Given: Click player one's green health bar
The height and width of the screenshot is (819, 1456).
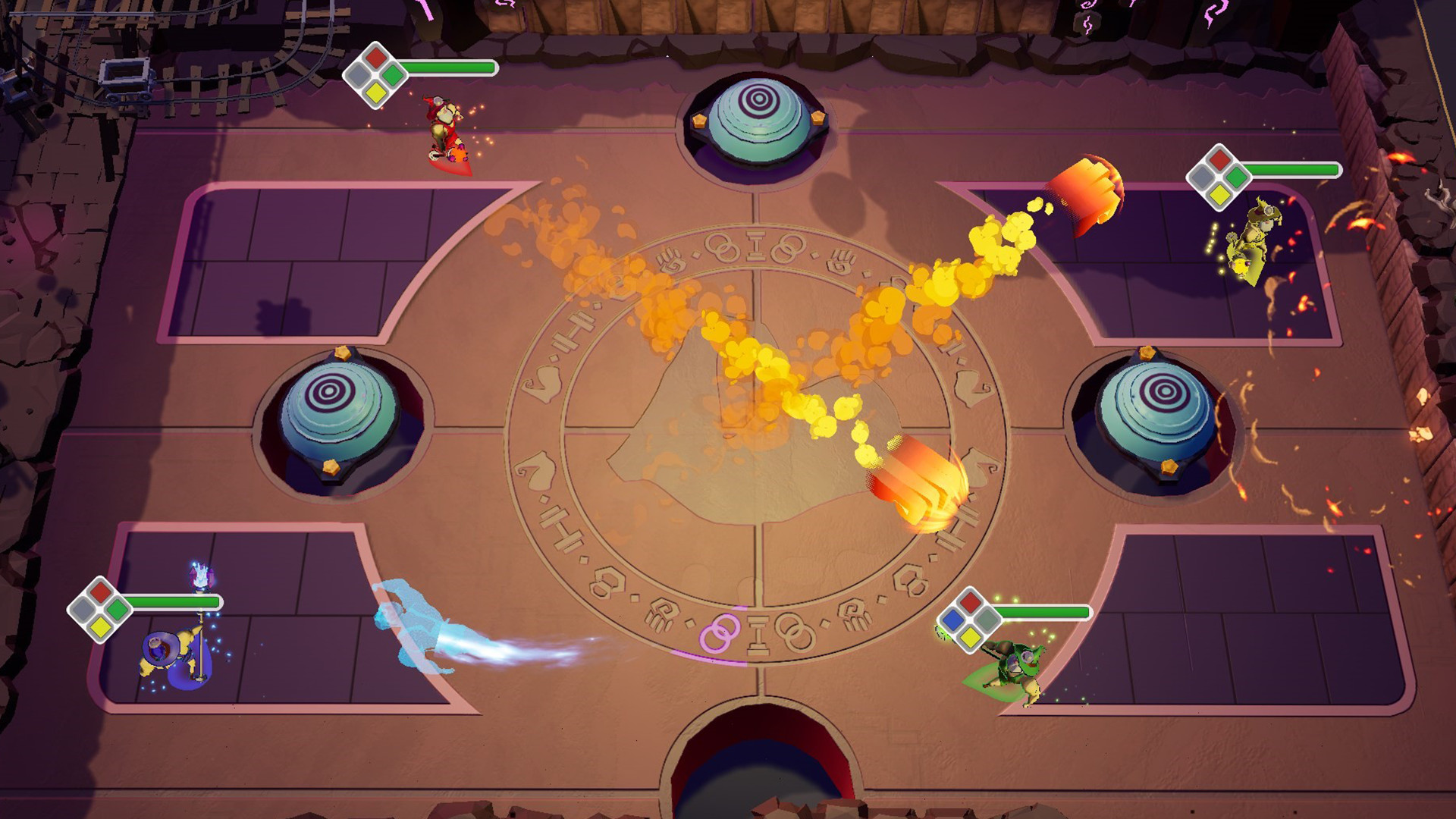Looking at the screenshot, I should point(451,66).
